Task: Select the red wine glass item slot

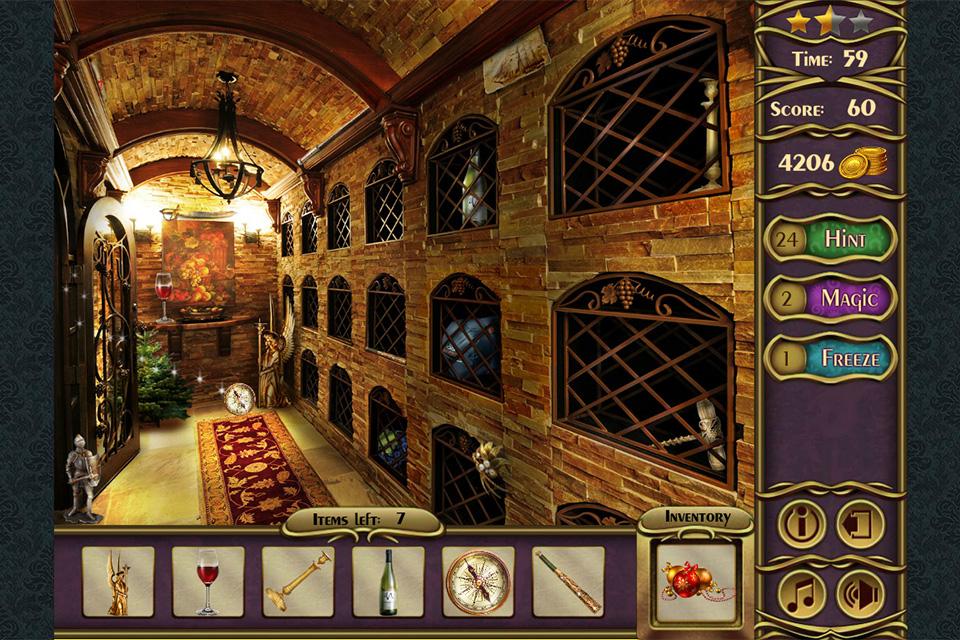Action: click(208, 581)
